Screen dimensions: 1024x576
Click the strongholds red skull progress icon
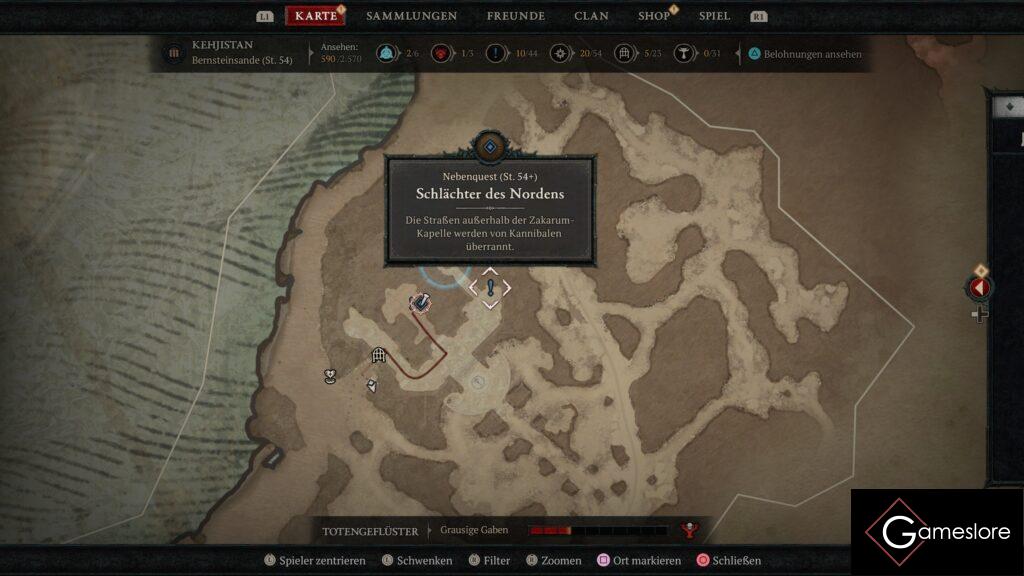pos(438,54)
